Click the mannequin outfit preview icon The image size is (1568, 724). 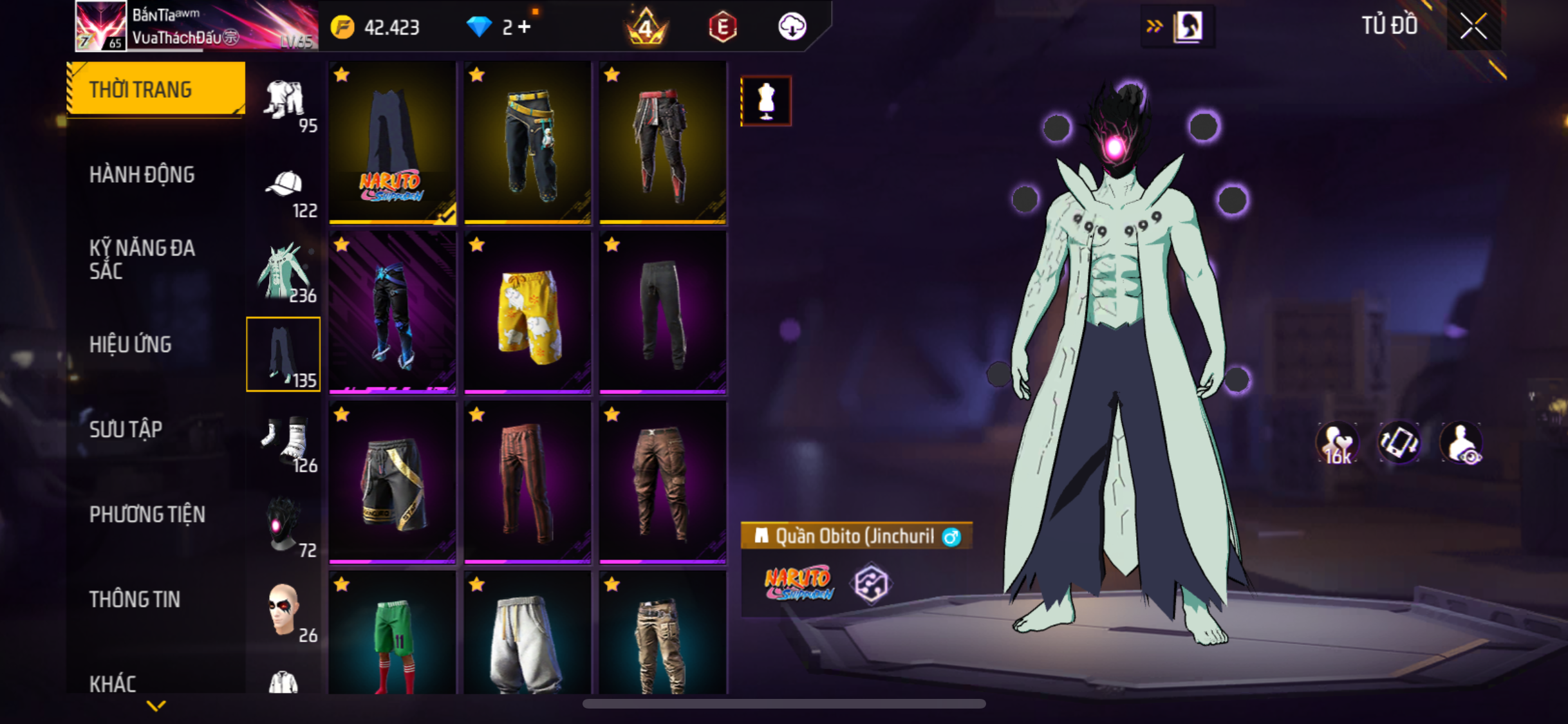[766, 101]
